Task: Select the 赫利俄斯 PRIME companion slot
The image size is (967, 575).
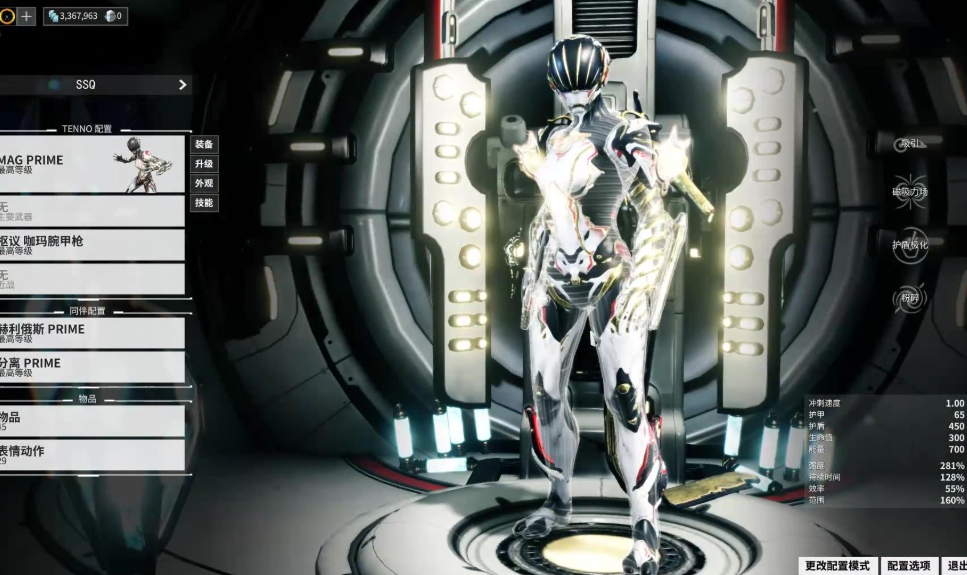Action: pos(92,333)
